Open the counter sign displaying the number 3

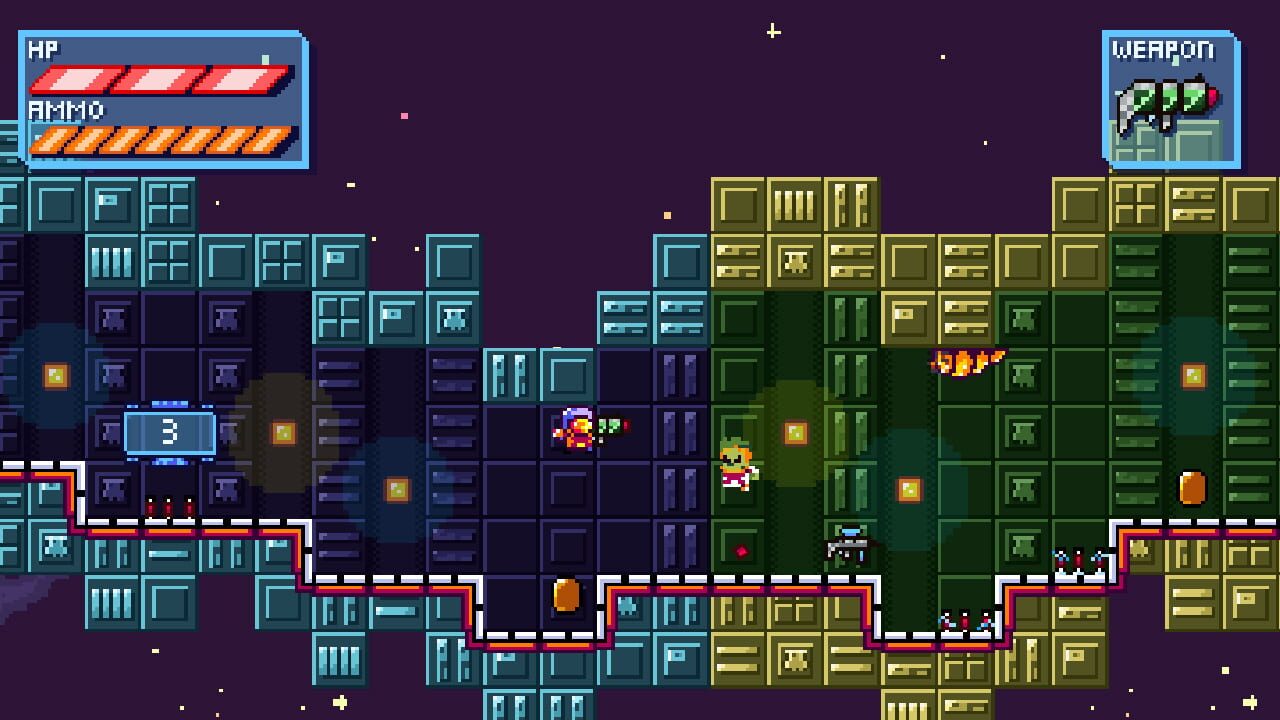[168, 430]
